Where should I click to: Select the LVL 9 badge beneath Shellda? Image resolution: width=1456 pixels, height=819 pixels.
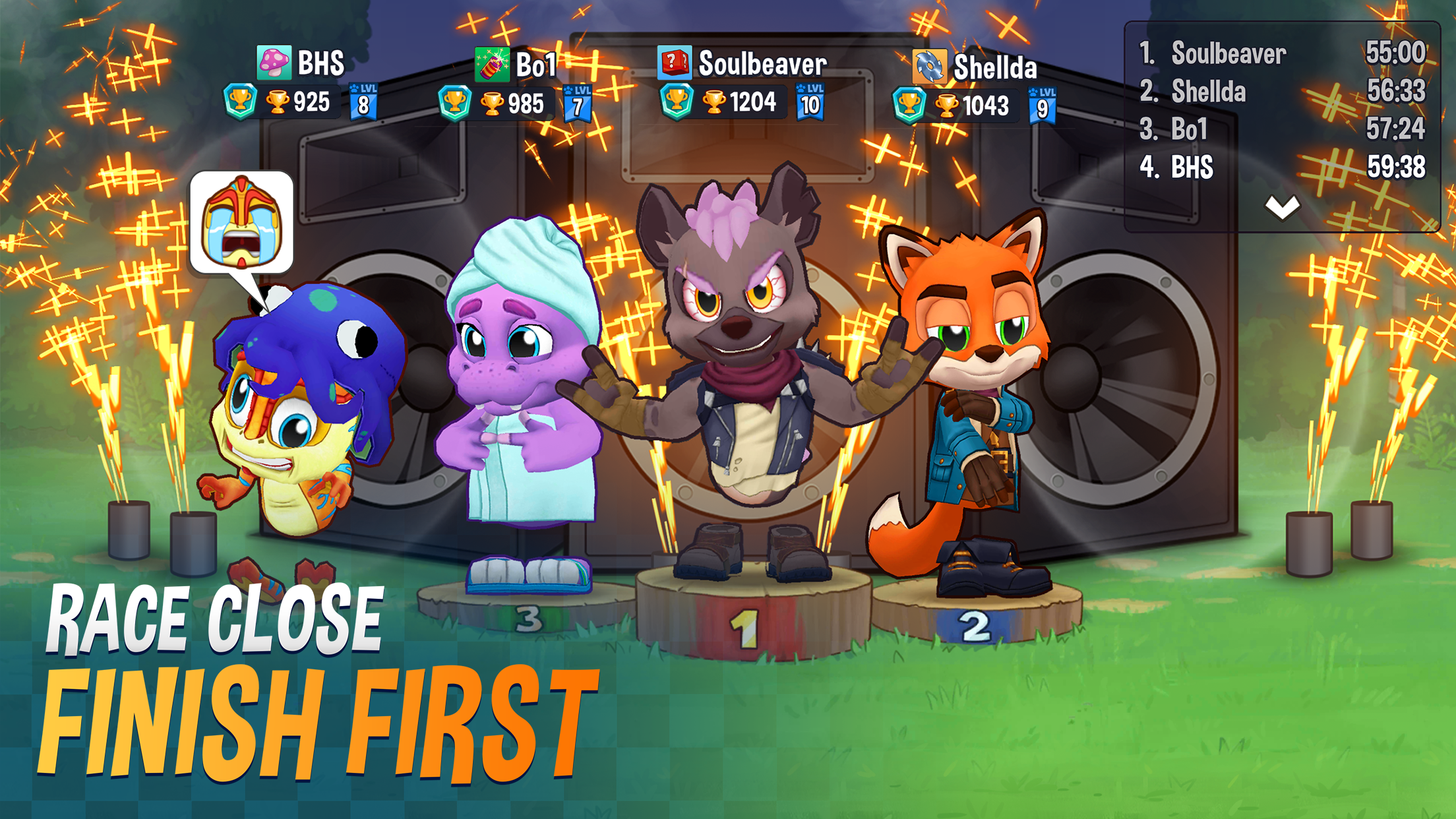(x=1043, y=104)
